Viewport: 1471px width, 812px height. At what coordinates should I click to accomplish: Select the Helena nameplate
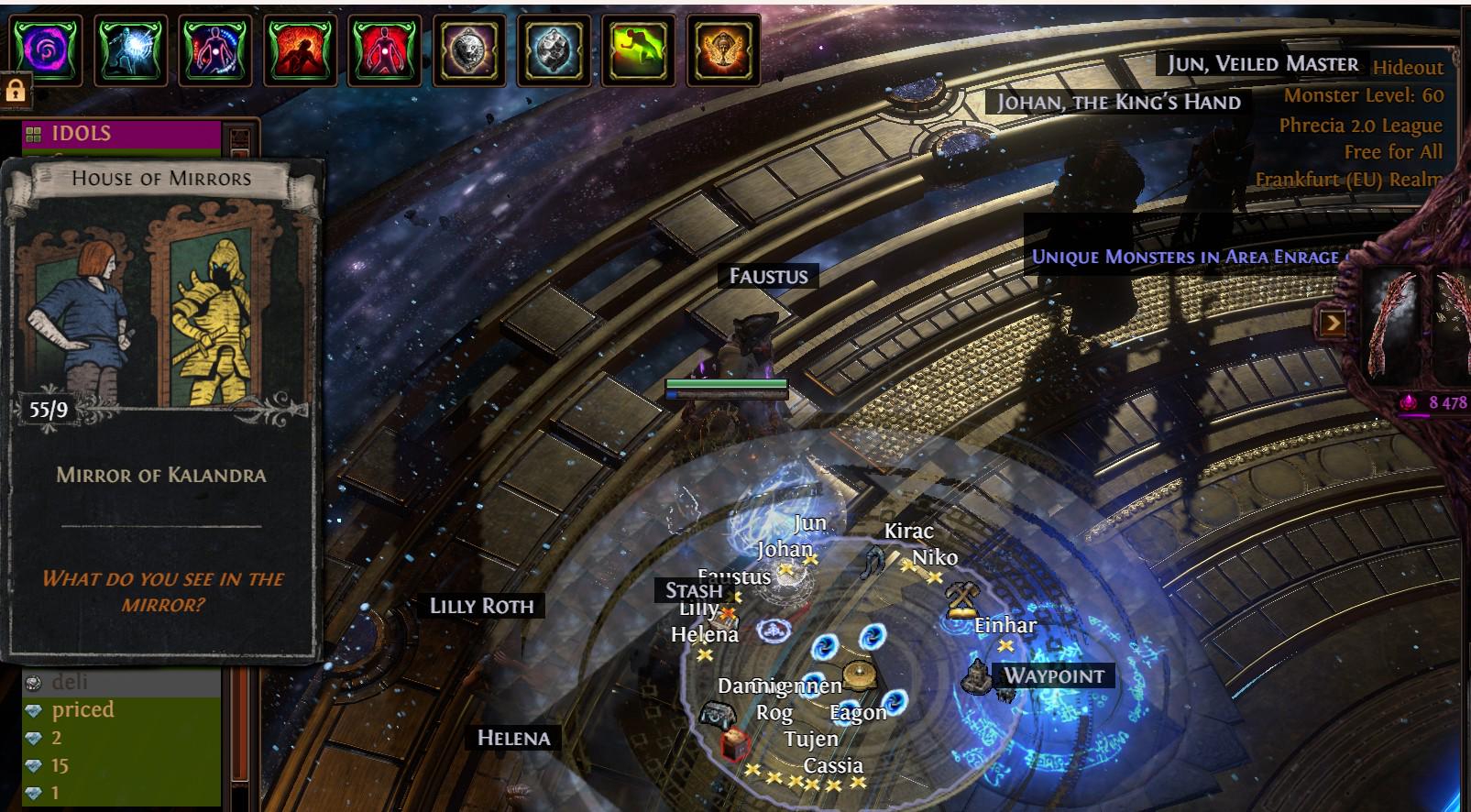pyautogui.click(x=513, y=738)
